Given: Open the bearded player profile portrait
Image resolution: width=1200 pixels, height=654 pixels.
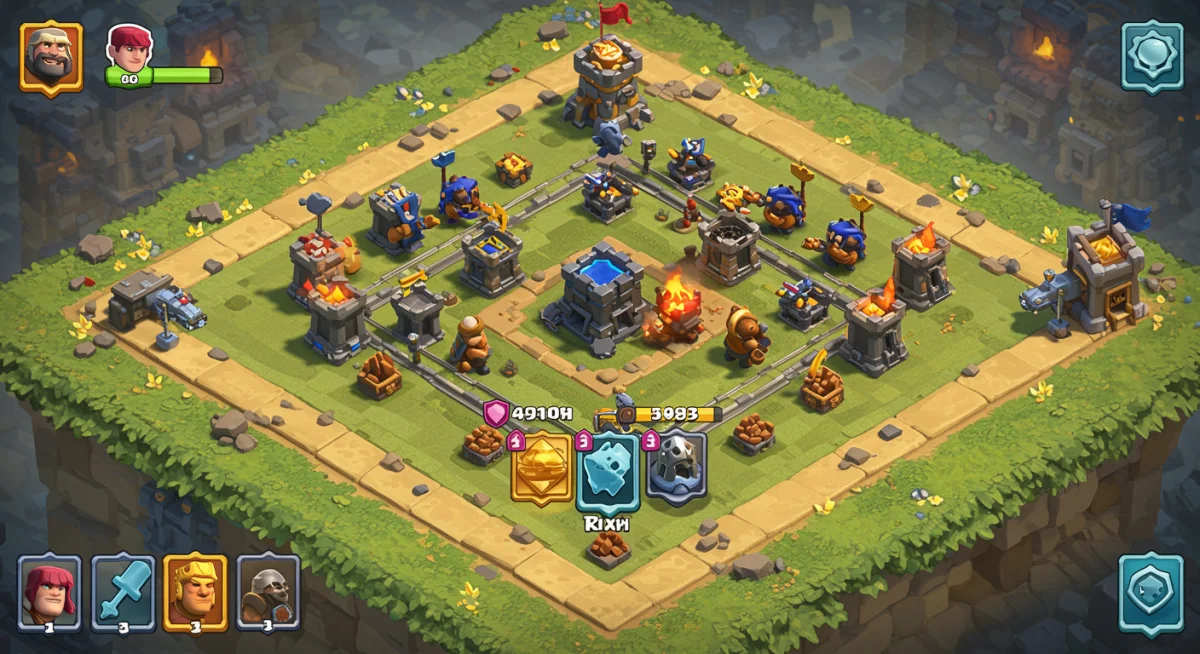Looking at the screenshot, I should (x=51, y=57).
